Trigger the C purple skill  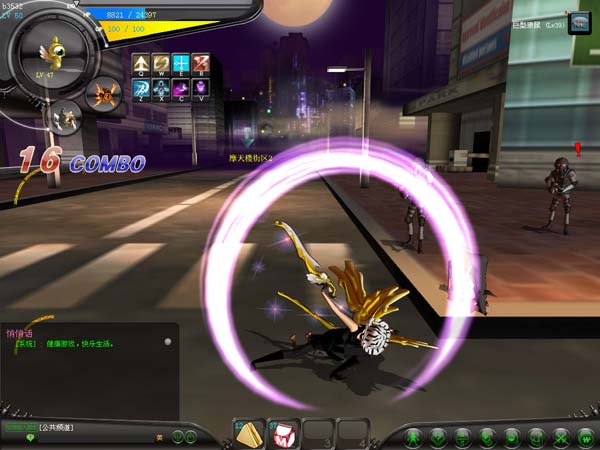(x=181, y=89)
